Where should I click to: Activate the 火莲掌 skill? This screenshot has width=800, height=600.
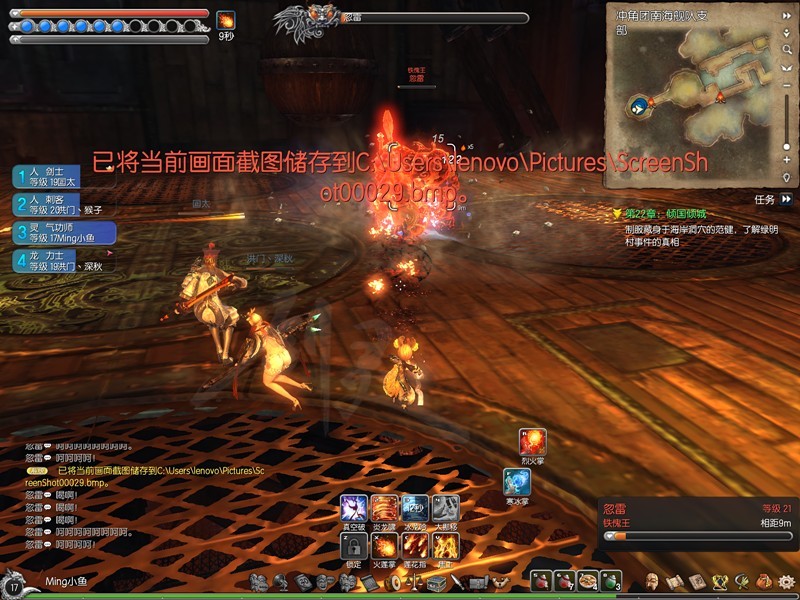(x=384, y=545)
